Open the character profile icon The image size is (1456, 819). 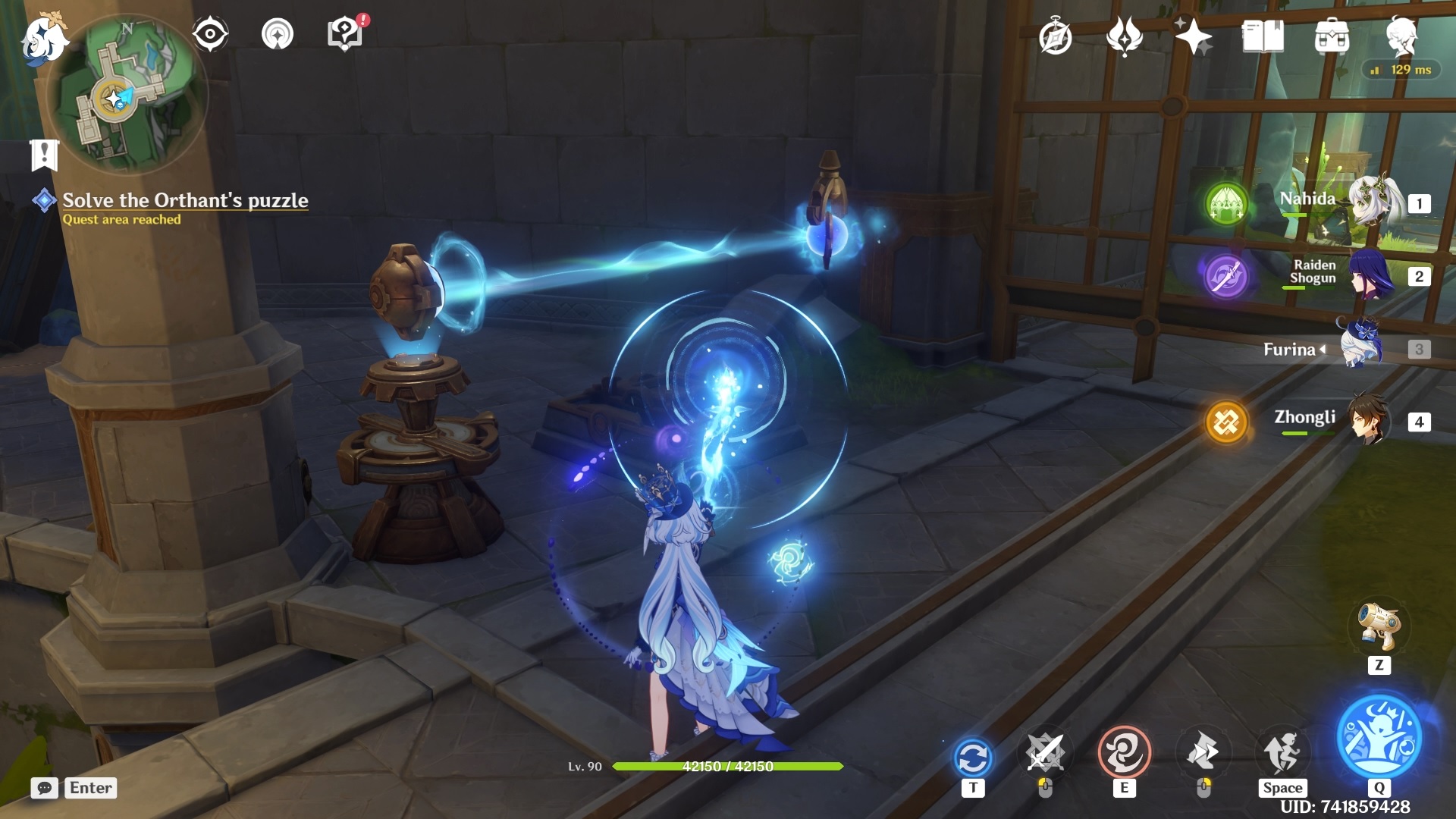(1401, 36)
